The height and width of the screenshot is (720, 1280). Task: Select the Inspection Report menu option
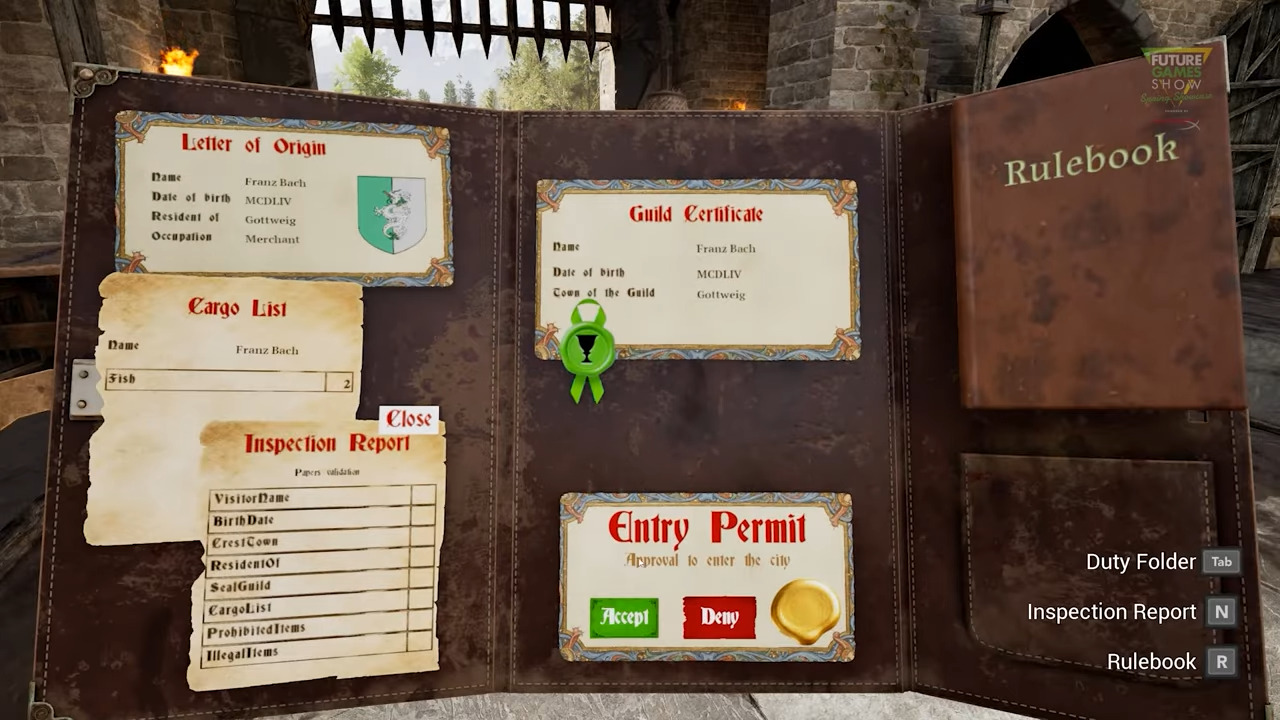[x=1112, y=611]
